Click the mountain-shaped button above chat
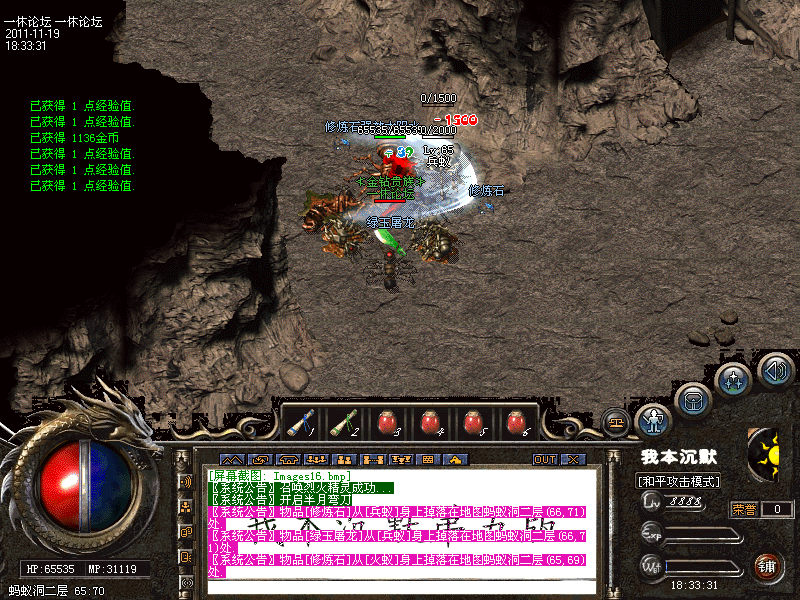Image resolution: width=800 pixels, height=600 pixels. [232, 459]
